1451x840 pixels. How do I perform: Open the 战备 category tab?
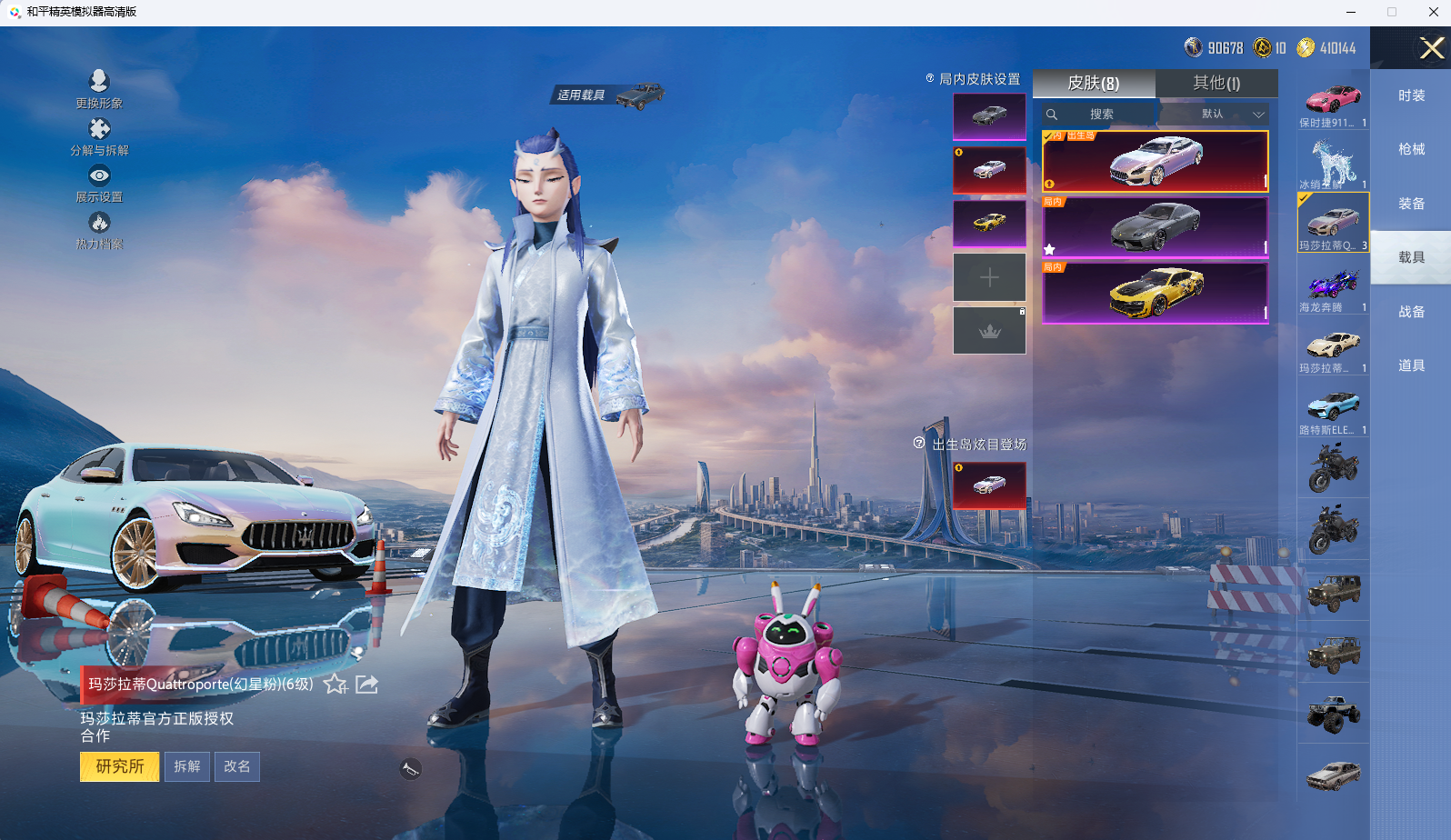[1411, 312]
